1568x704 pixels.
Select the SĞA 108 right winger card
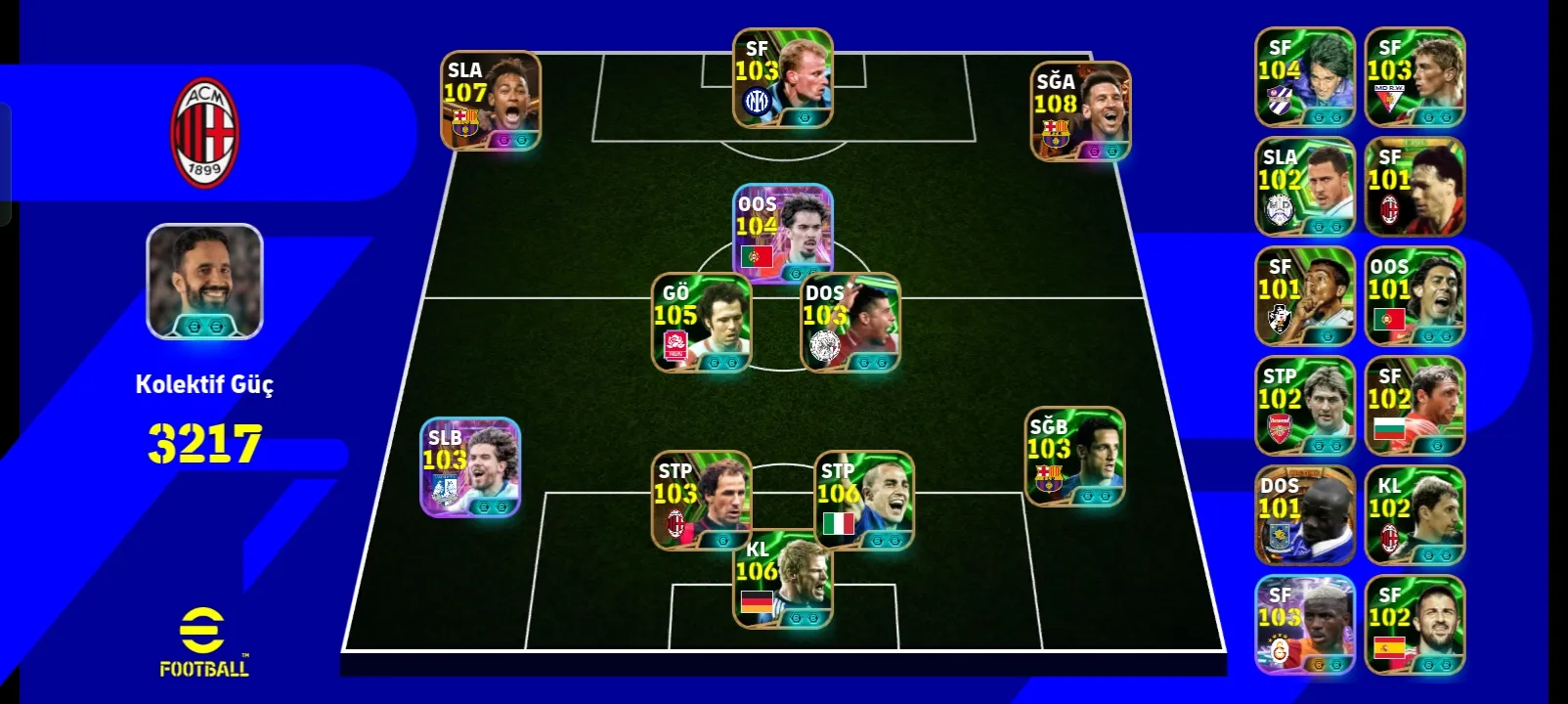tap(1081, 111)
